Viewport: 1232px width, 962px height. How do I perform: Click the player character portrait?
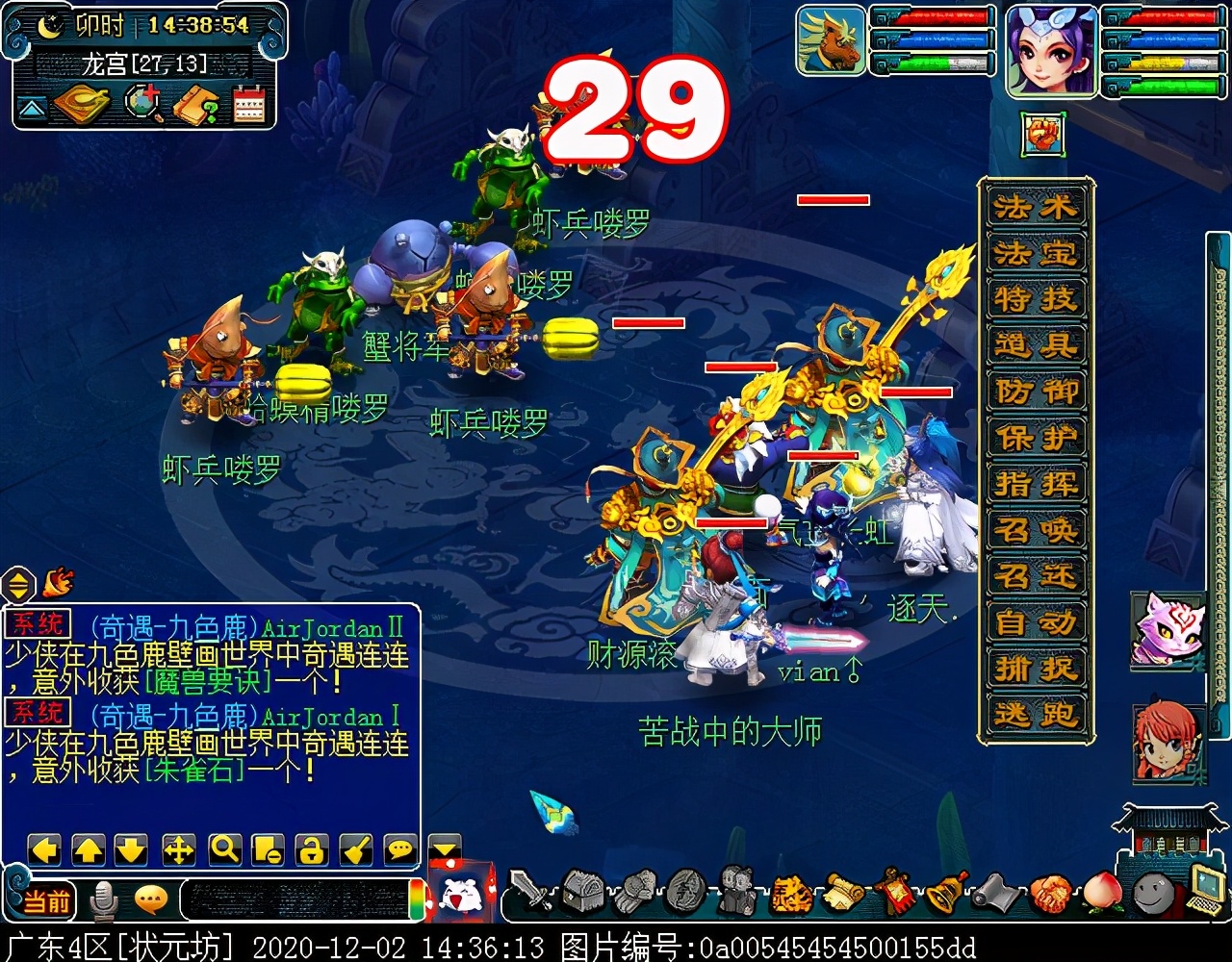1052,49
